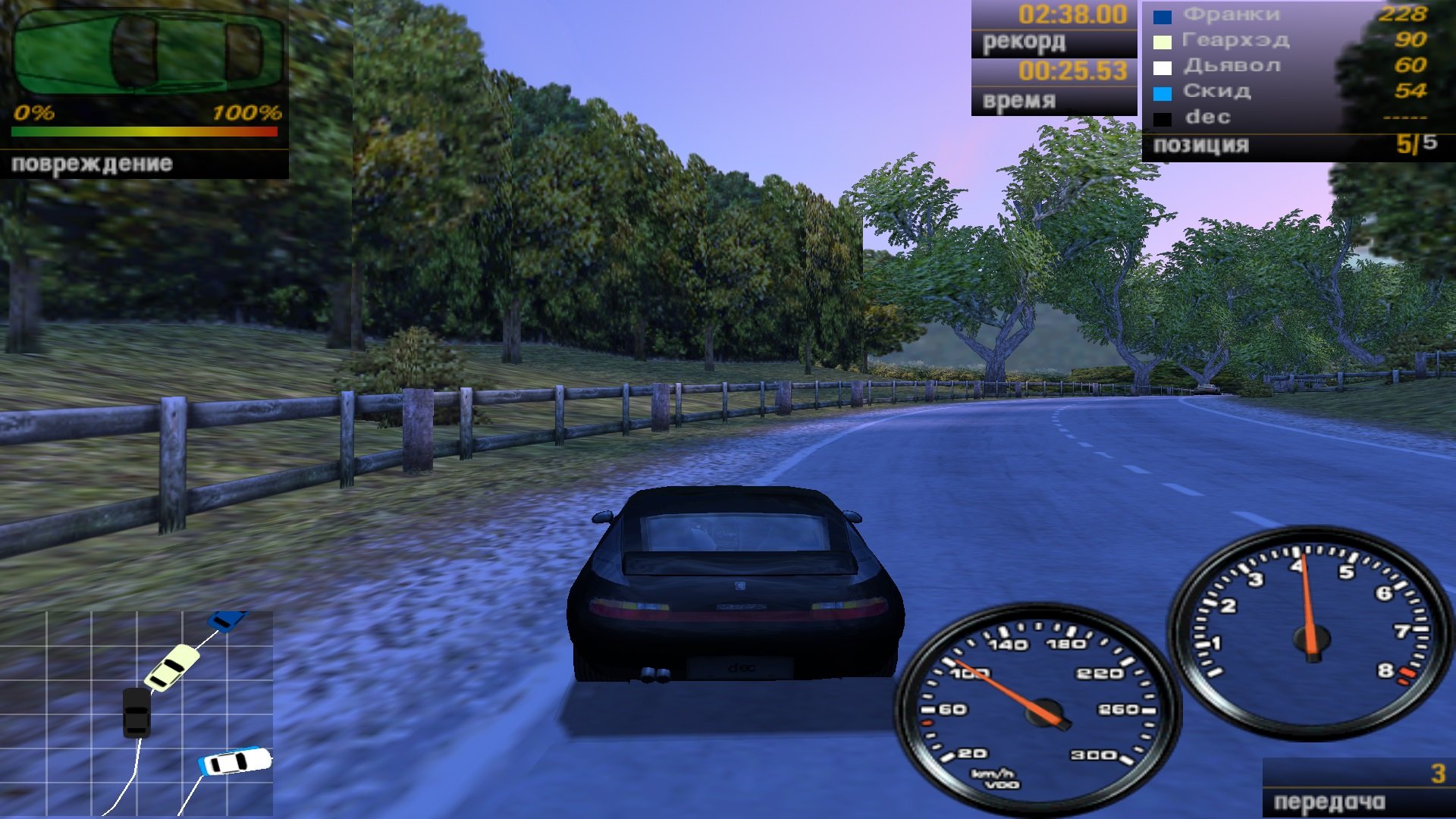Image resolution: width=1456 pixels, height=819 pixels.
Task: Choose the Дьявол racer entry
Action: coord(1289,66)
